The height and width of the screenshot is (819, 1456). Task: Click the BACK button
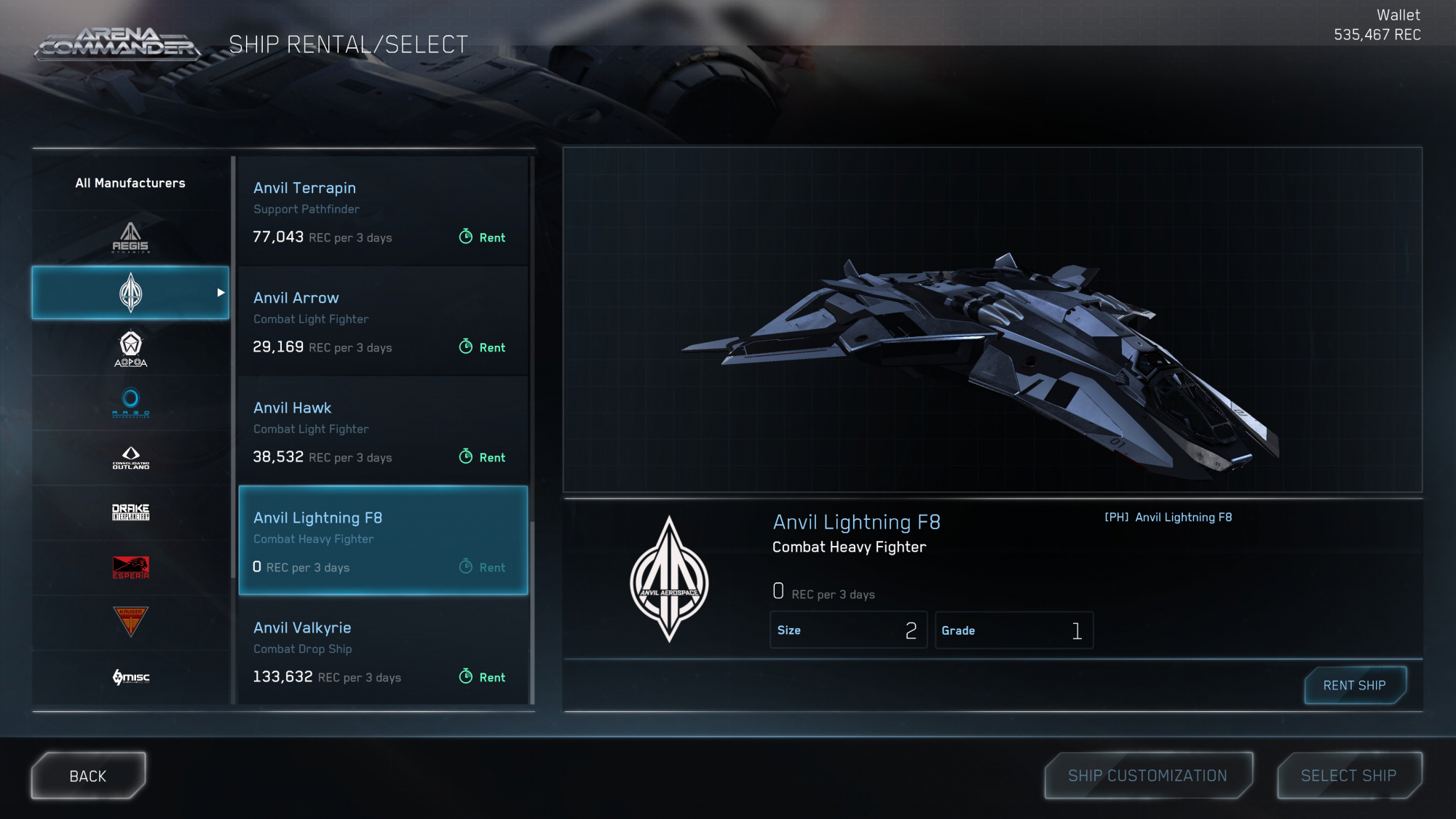[x=88, y=776]
